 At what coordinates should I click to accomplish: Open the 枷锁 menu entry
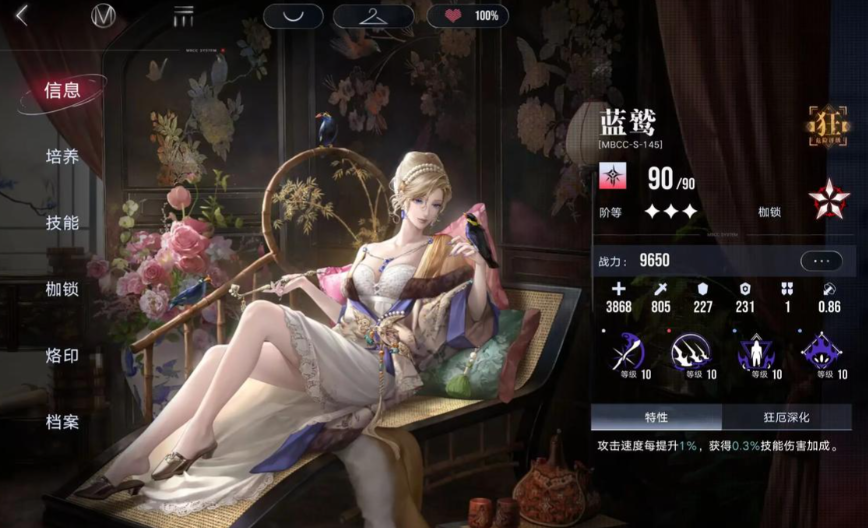[x=62, y=289]
